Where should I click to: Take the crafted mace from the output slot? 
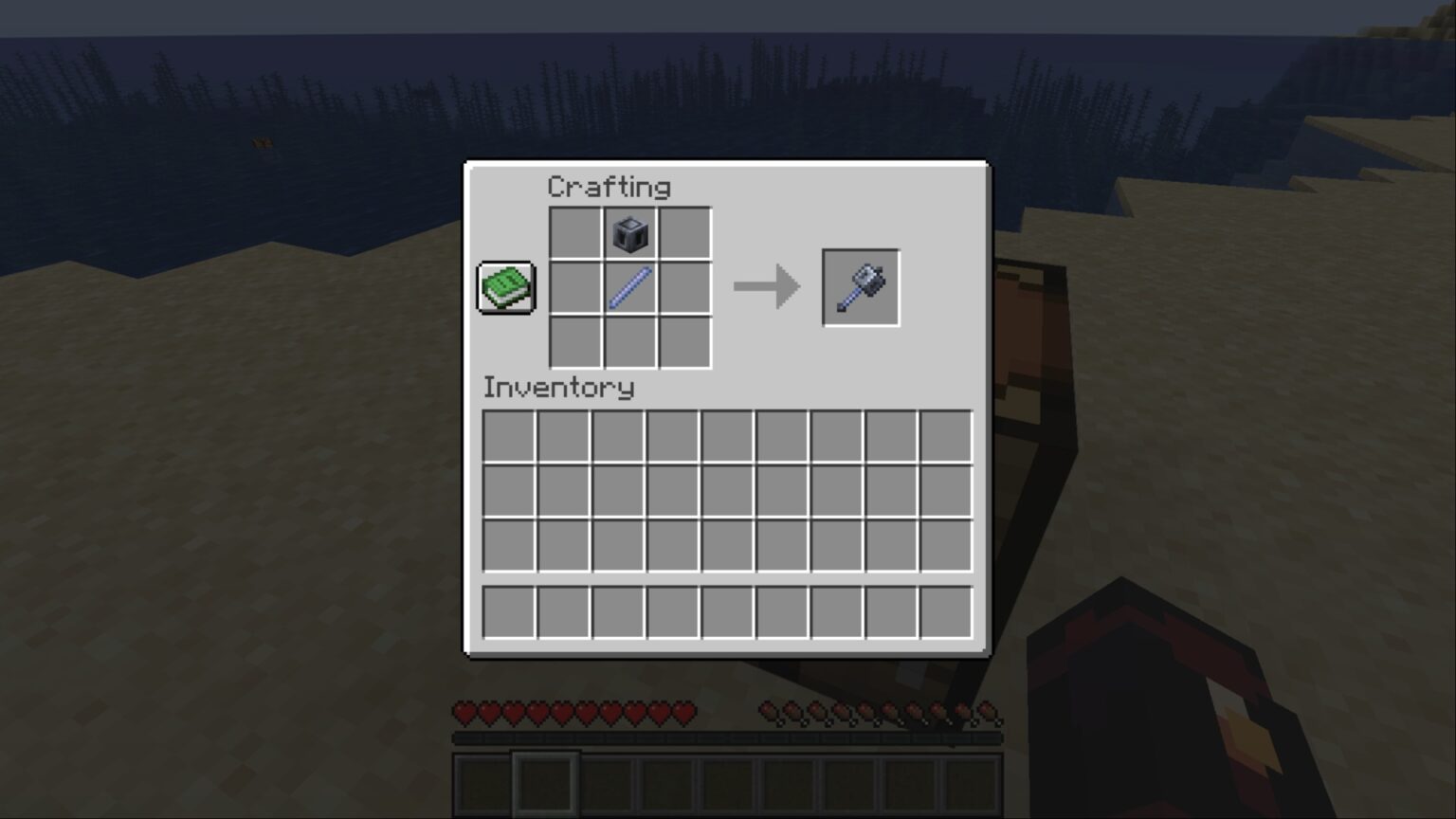860,286
